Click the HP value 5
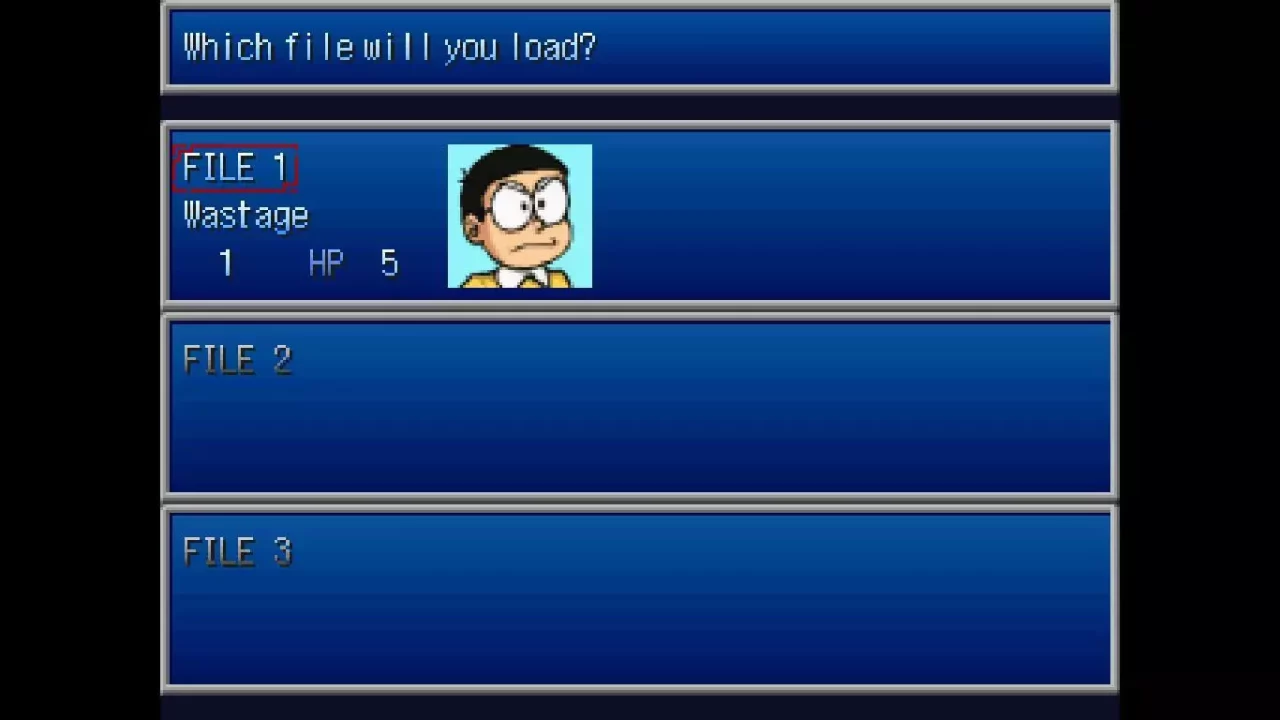Viewport: 1280px width, 720px height. coord(389,262)
